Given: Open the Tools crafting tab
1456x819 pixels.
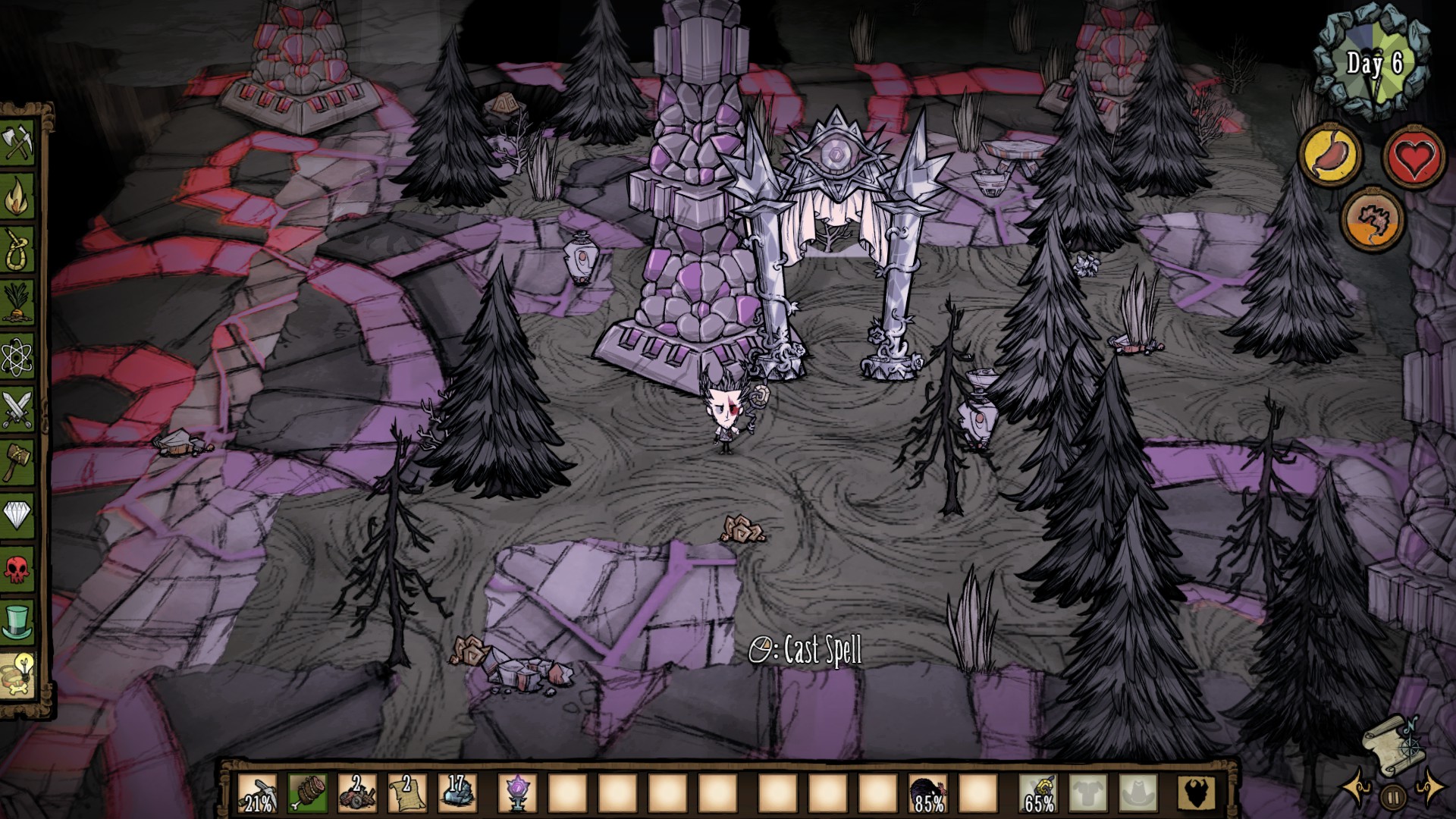Looking at the screenshot, I should [18, 142].
